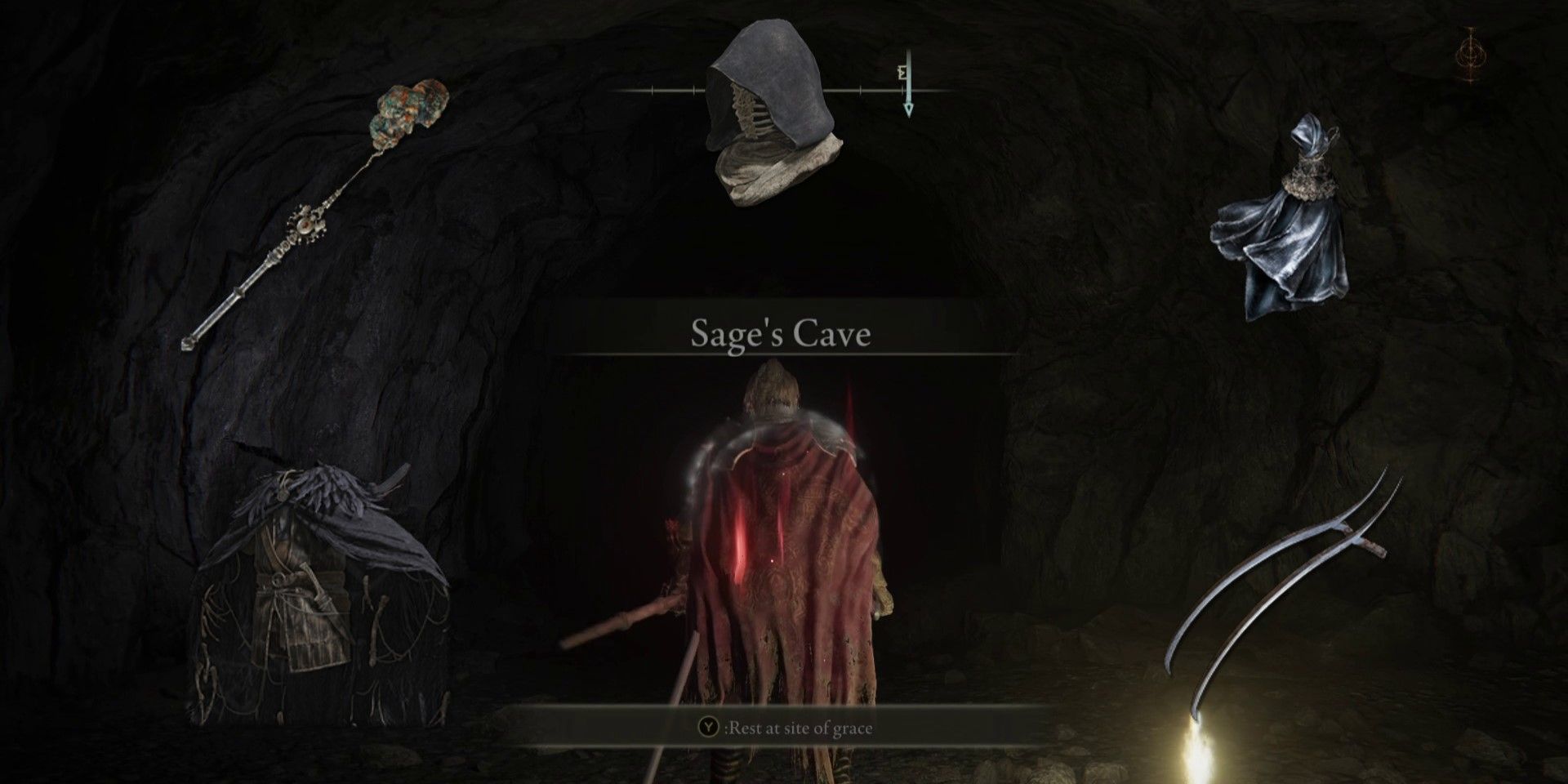The width and height of the screenshot is (1568, 784).
Task: Select the jeweled head of the staff
Action: pyautogui.click(x=408, y=106)
